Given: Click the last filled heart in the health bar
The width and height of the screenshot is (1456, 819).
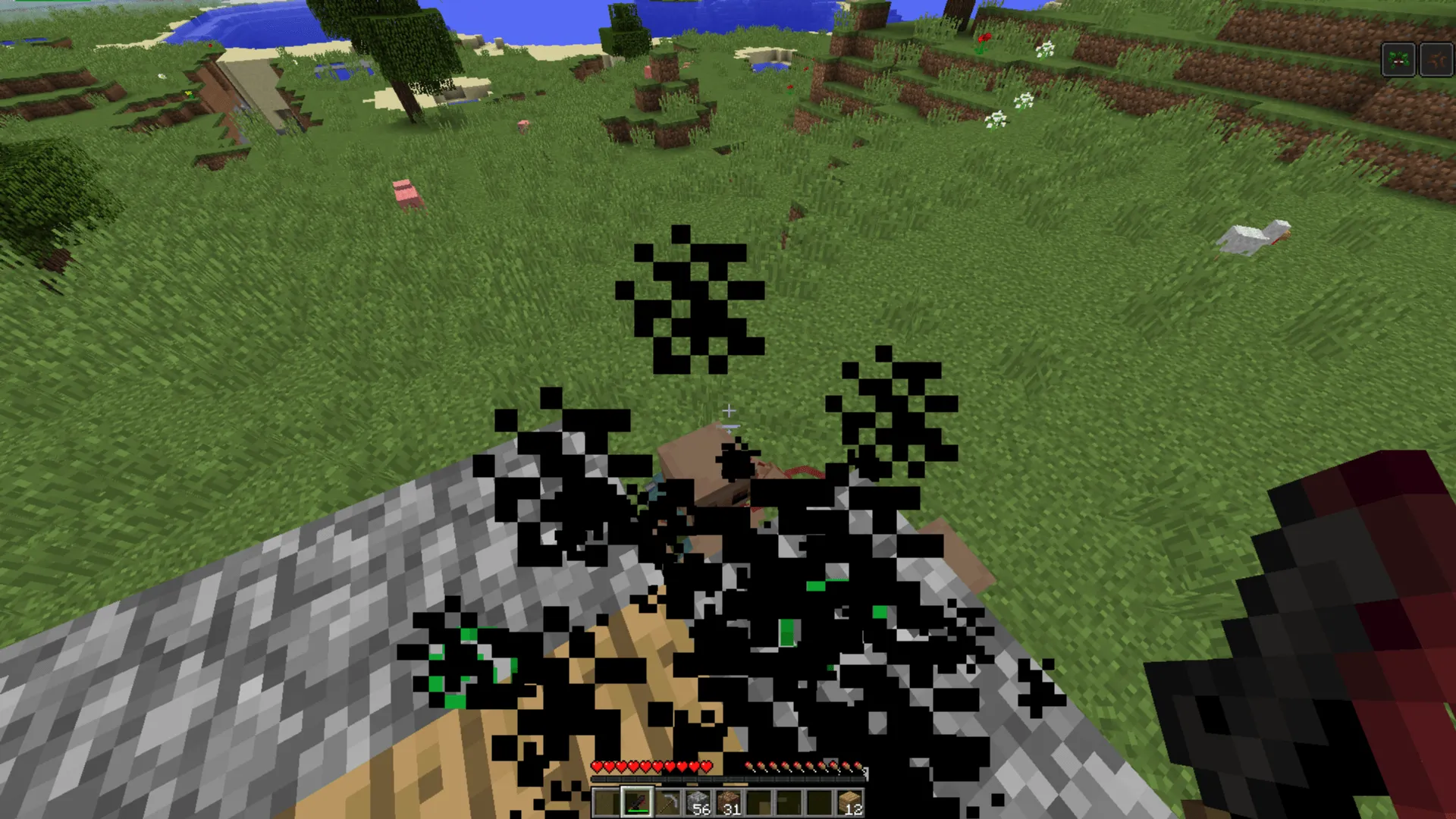Looking at the screenshot, I should pos(705,765).
